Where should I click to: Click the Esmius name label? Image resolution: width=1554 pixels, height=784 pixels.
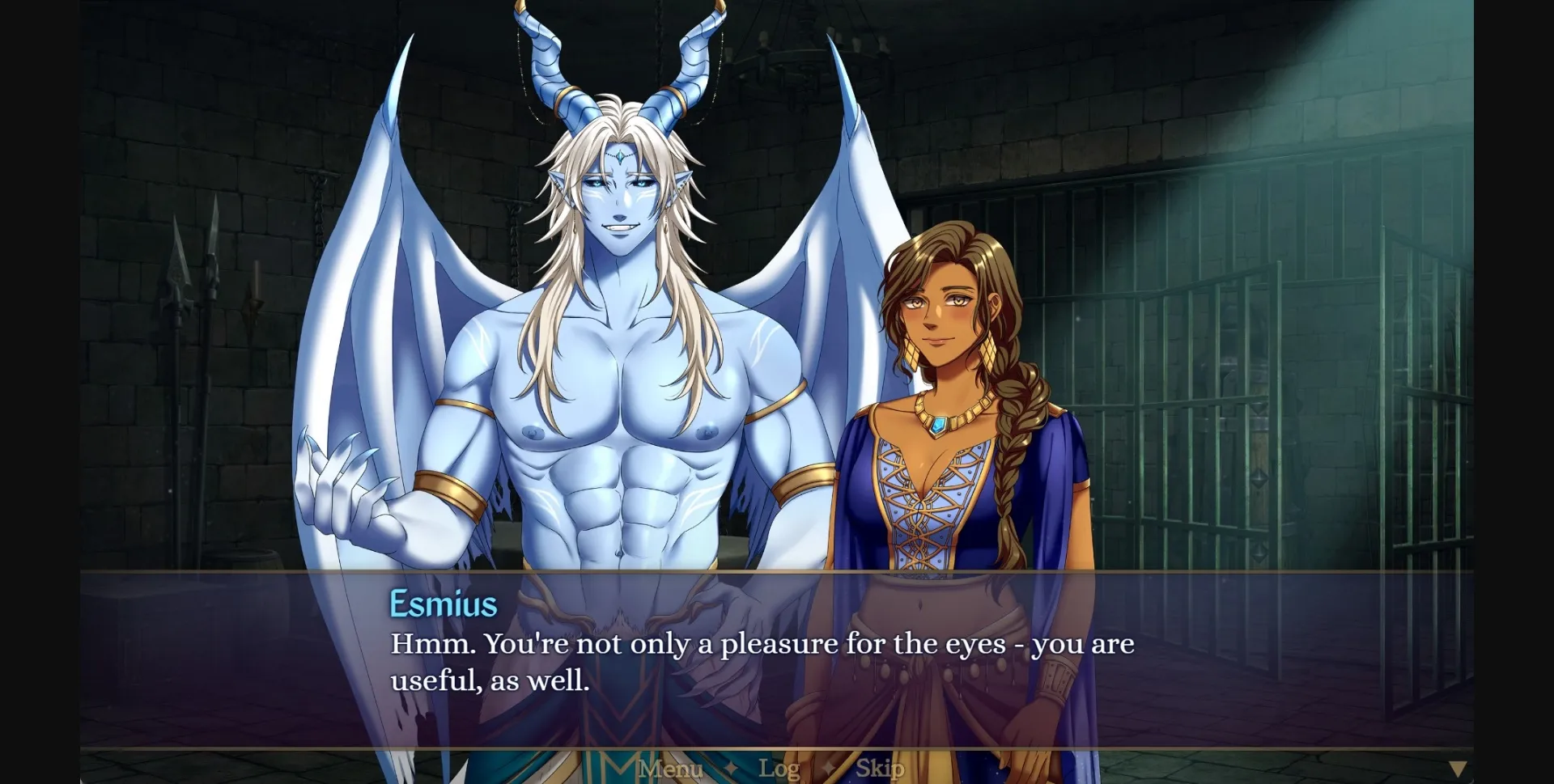tap(444, 603)
